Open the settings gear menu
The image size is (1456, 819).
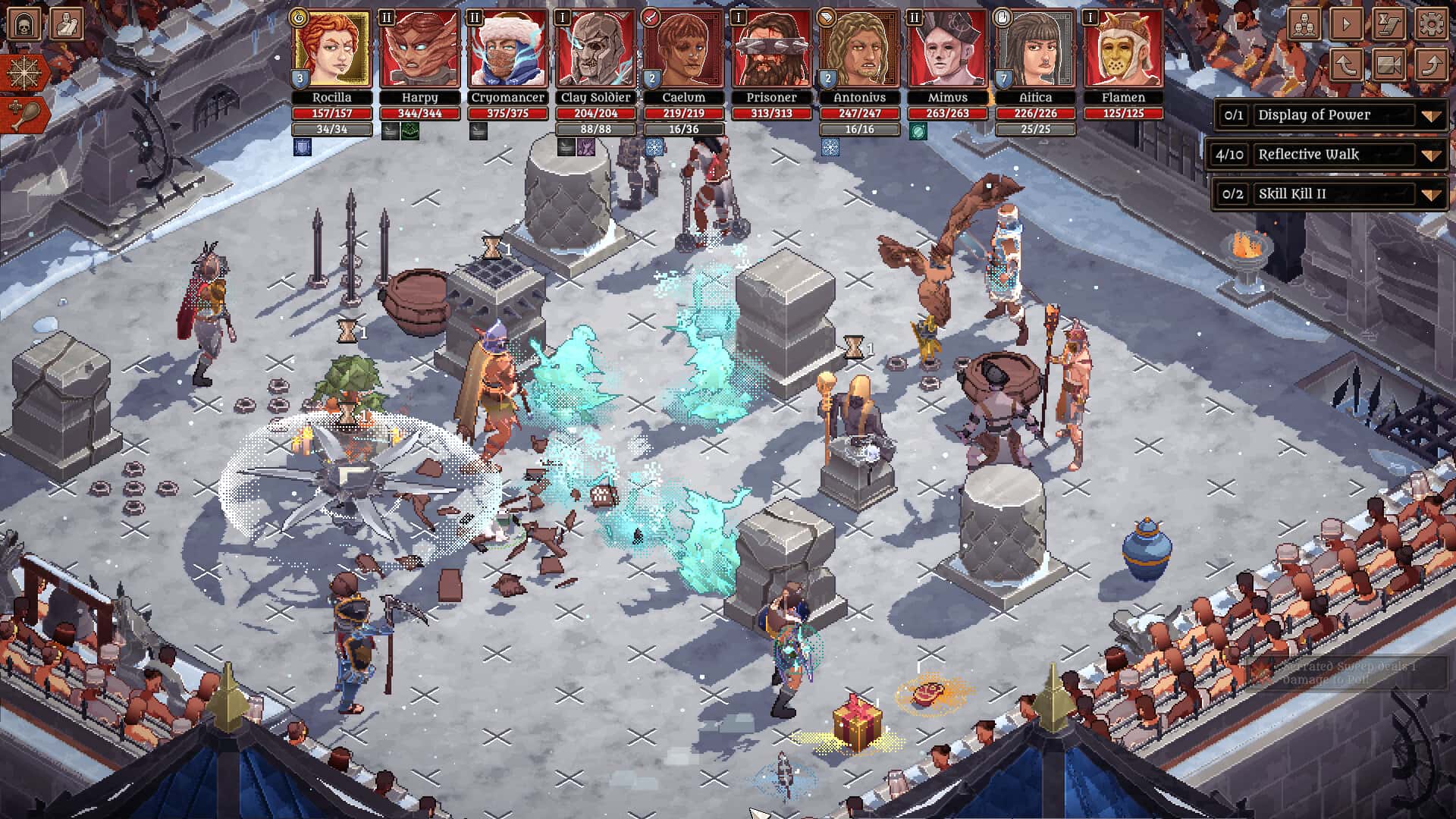pyautogui.click(x=1431, y=23)
